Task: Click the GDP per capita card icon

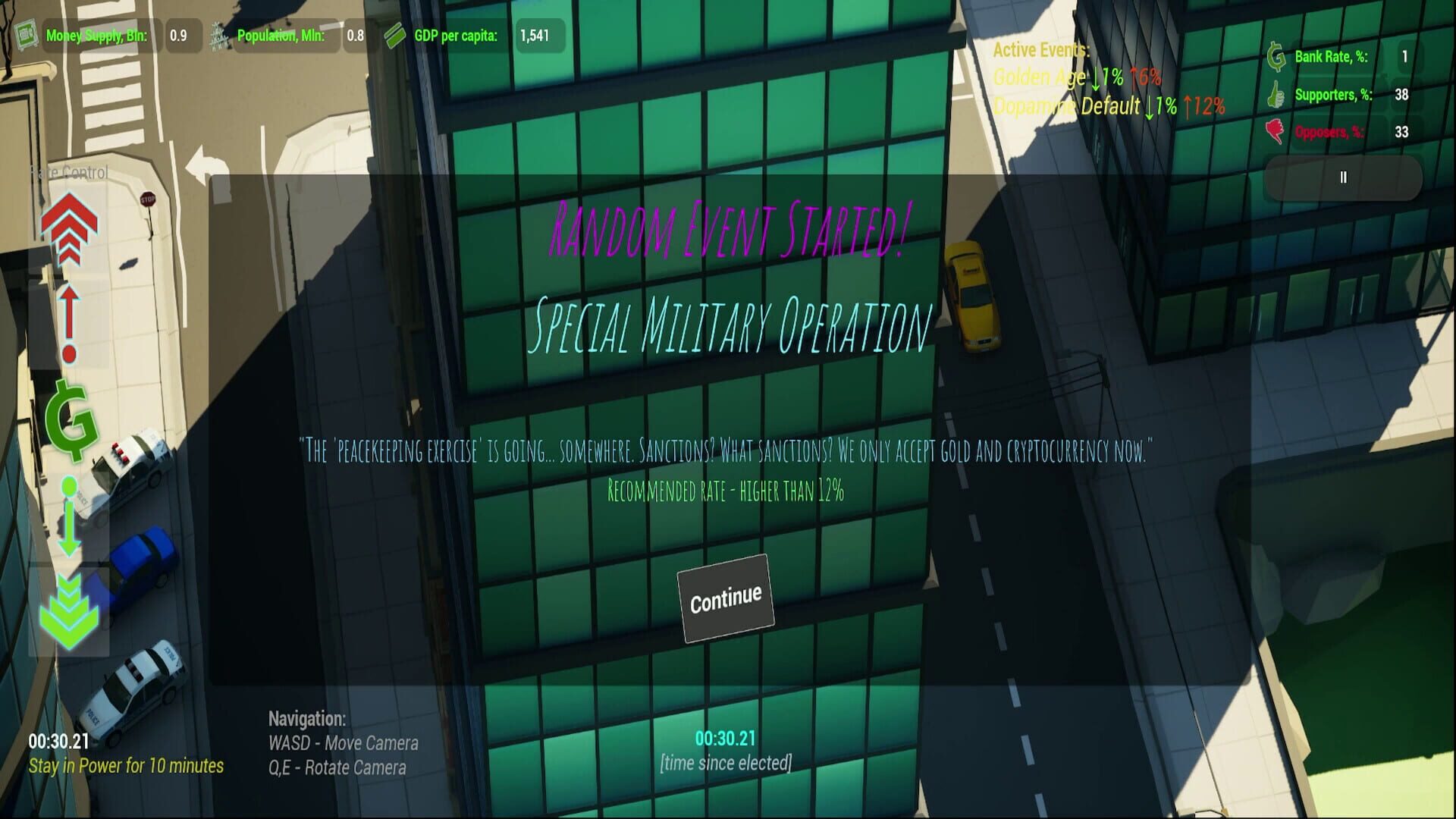Action: [x=394, y=34]
